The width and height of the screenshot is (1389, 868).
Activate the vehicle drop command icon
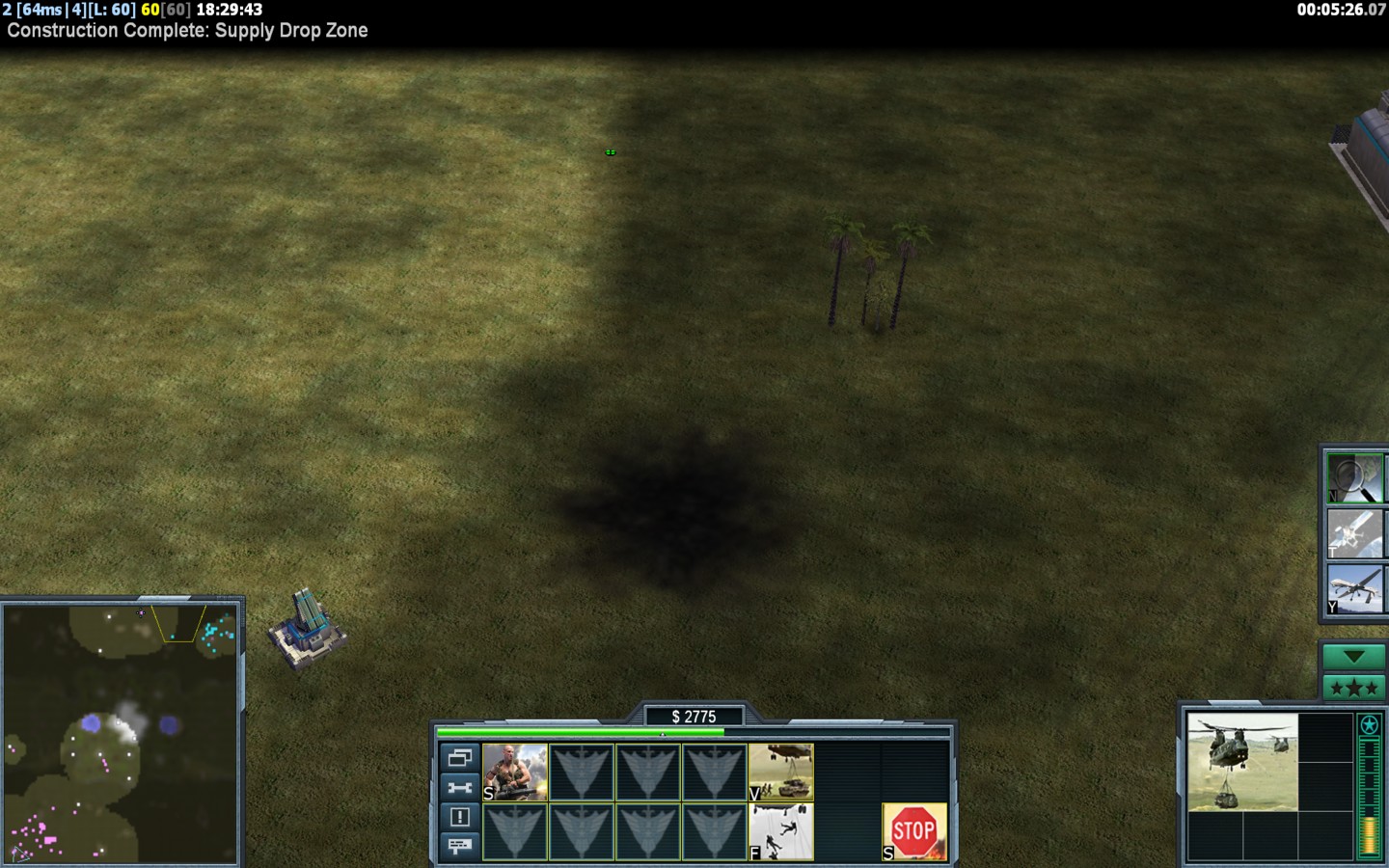(780, 773)
